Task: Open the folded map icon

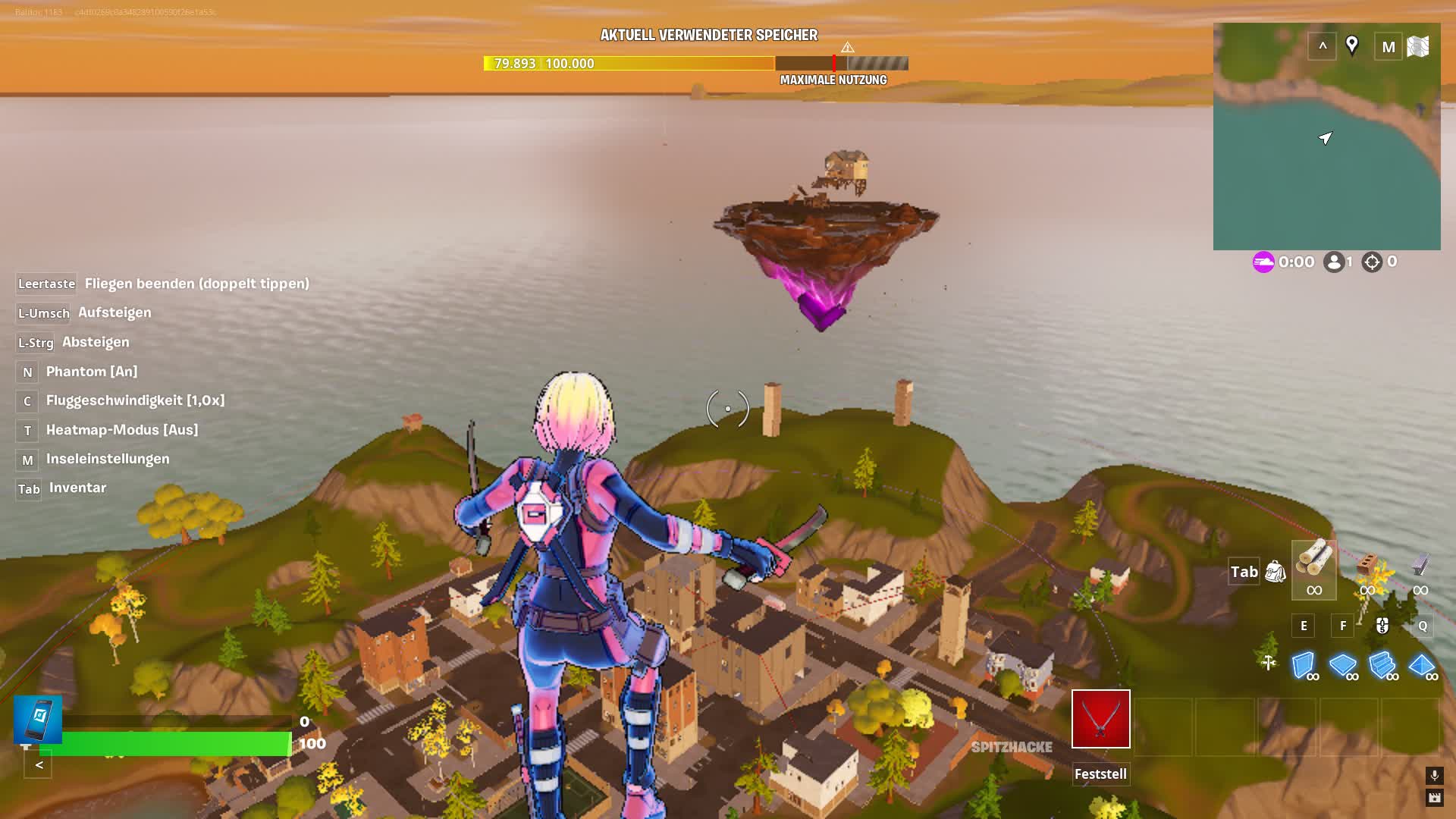Action: point(1418,47)
